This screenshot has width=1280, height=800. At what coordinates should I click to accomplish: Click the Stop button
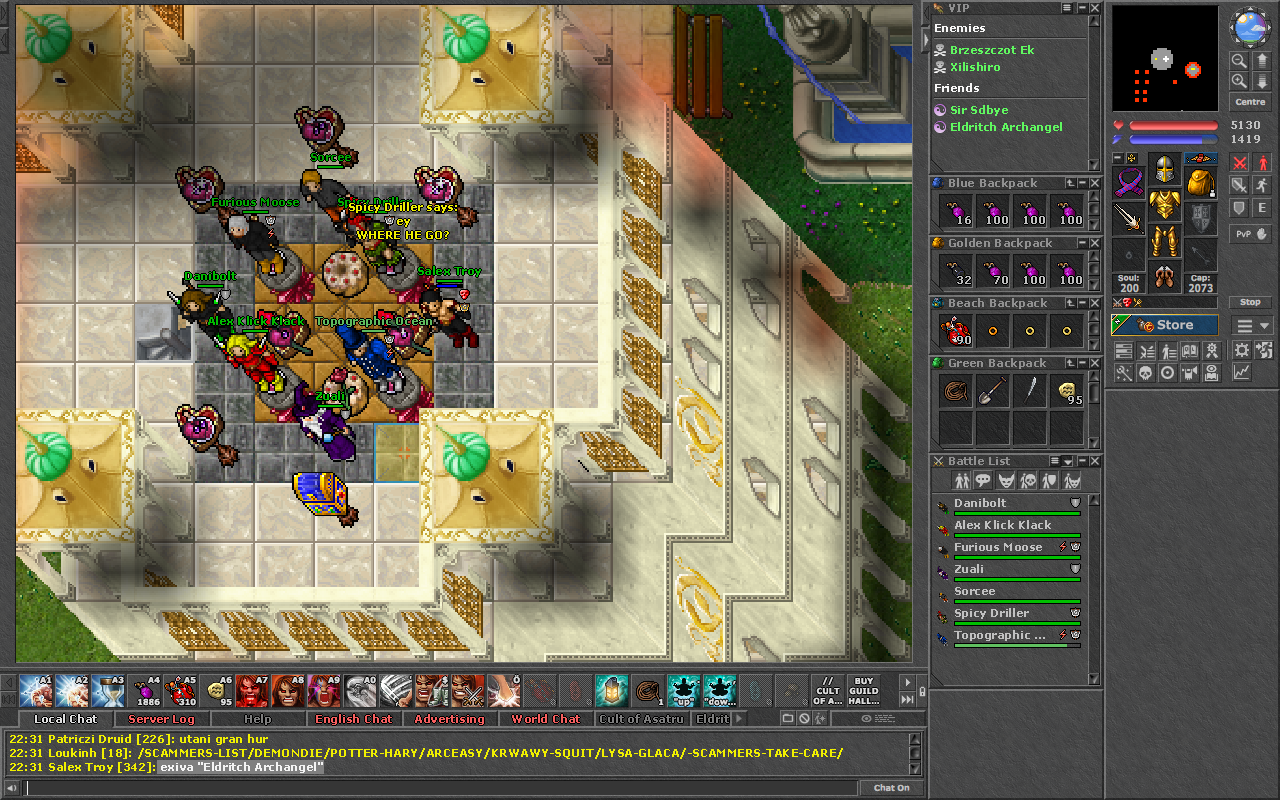click(1250, 302)
